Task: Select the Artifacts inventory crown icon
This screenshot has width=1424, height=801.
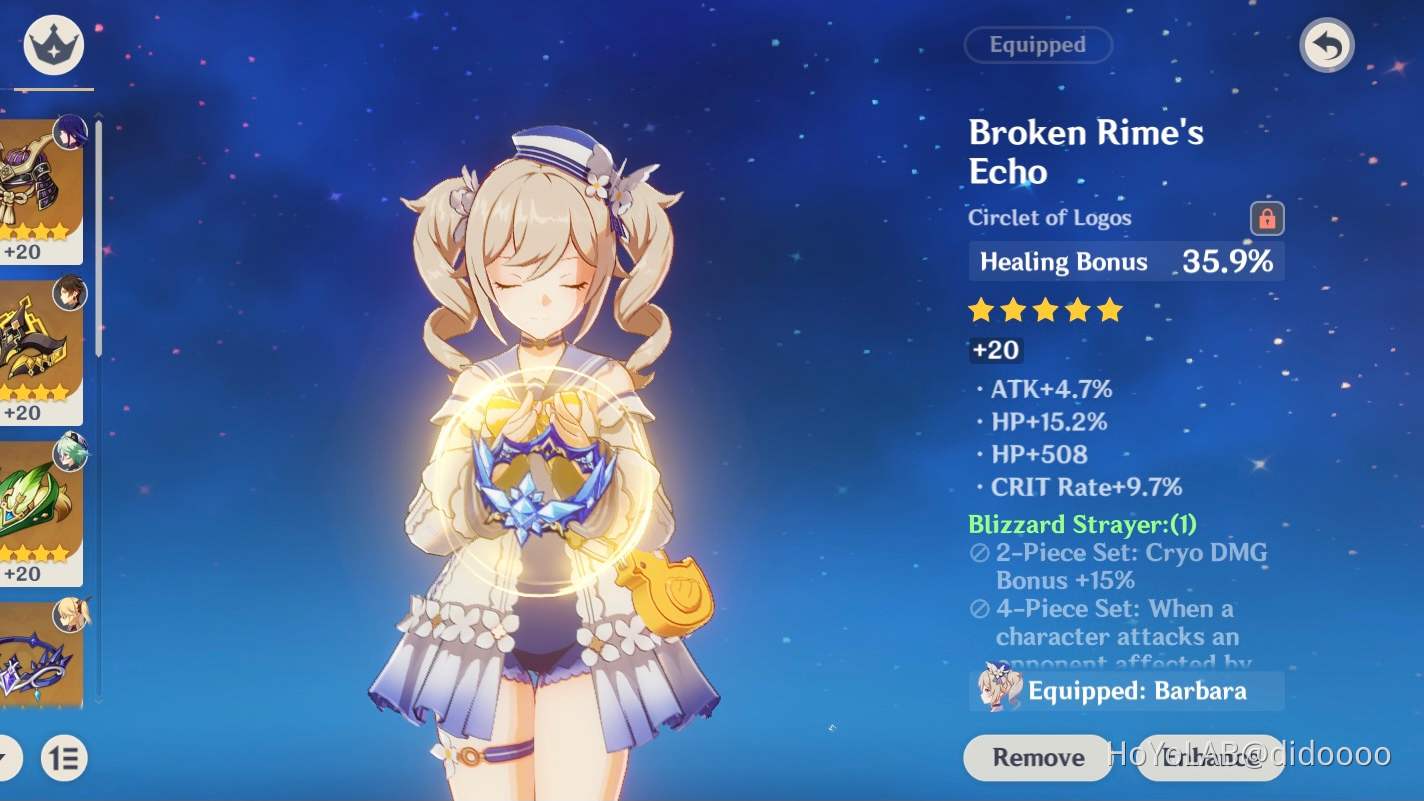Action: click(x=52, y=45)
